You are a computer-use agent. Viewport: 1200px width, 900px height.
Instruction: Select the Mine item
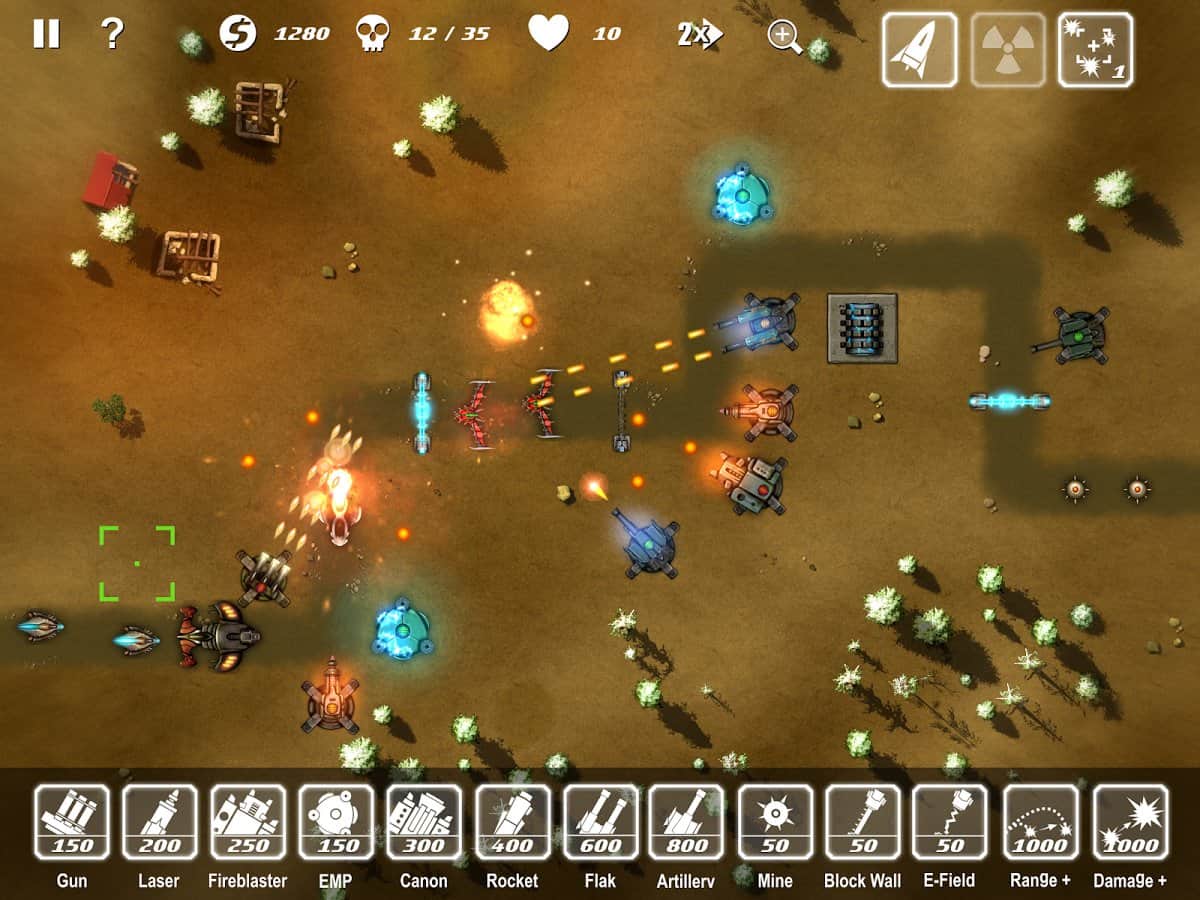(775, 822)
